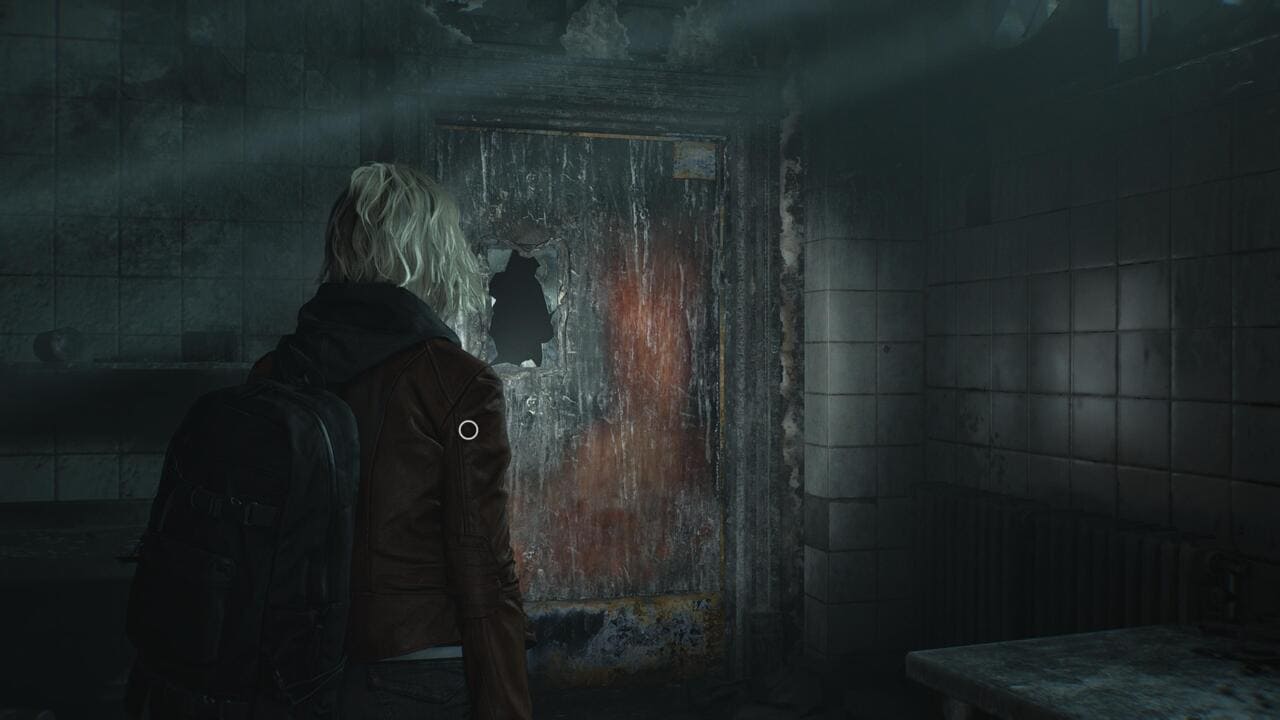
Task: Click the circular interaction marker
Action: click(x=468, y=430)
